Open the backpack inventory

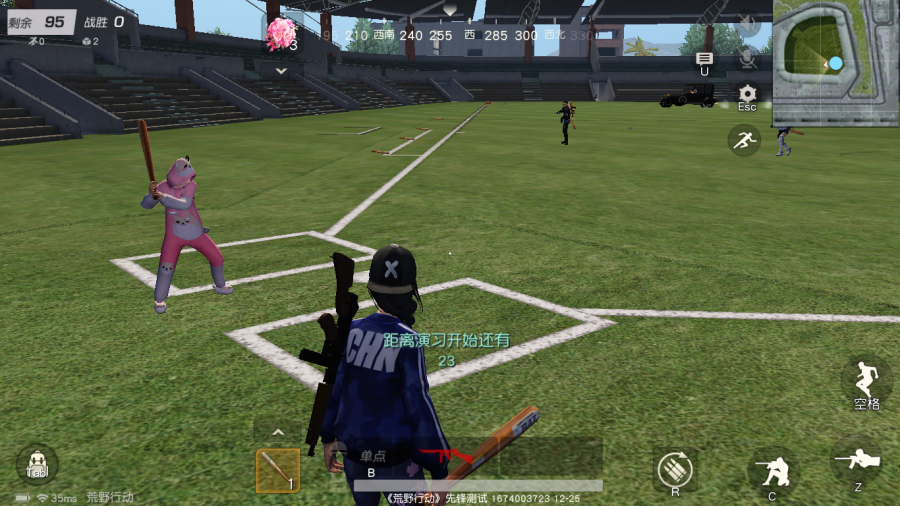[37, 464]
